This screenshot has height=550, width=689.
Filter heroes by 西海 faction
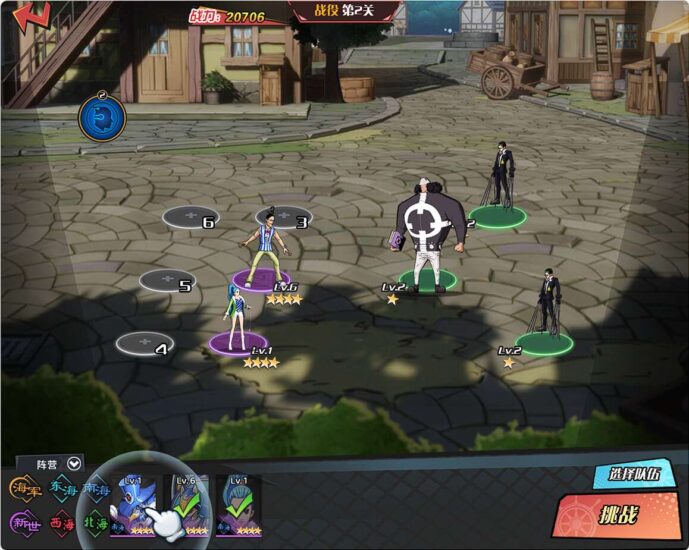[62, 521]
